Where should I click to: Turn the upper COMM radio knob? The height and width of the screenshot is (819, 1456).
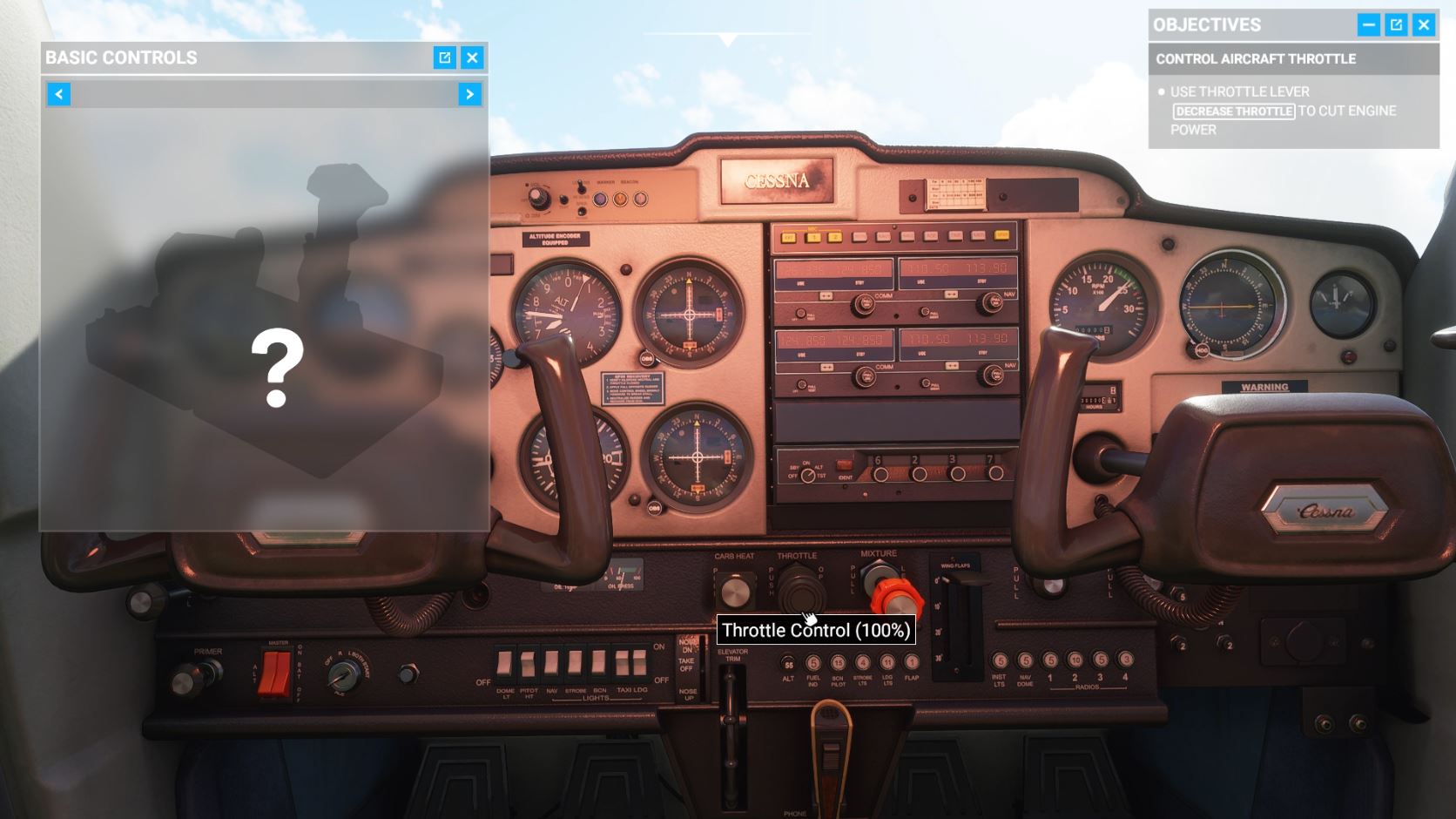pyautogui.click(x=864, y=304)
